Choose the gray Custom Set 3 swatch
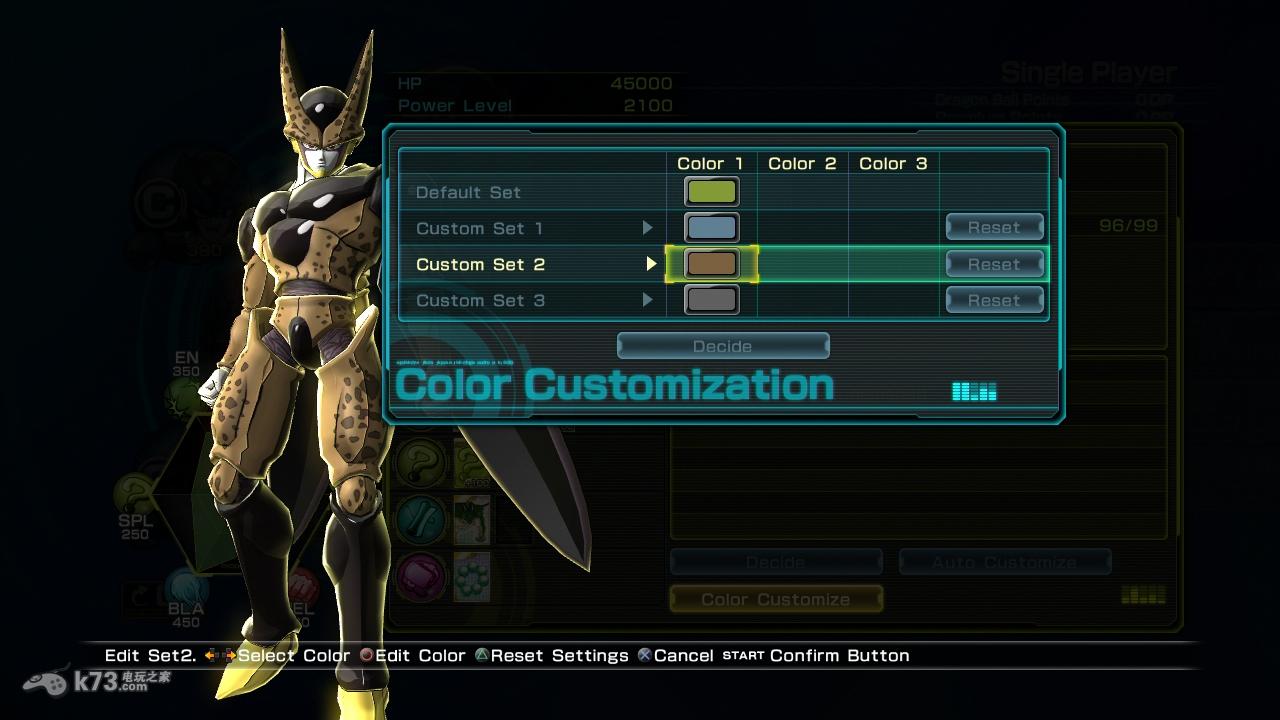This screenshot has width=1280, height=720. pos(711,299)
